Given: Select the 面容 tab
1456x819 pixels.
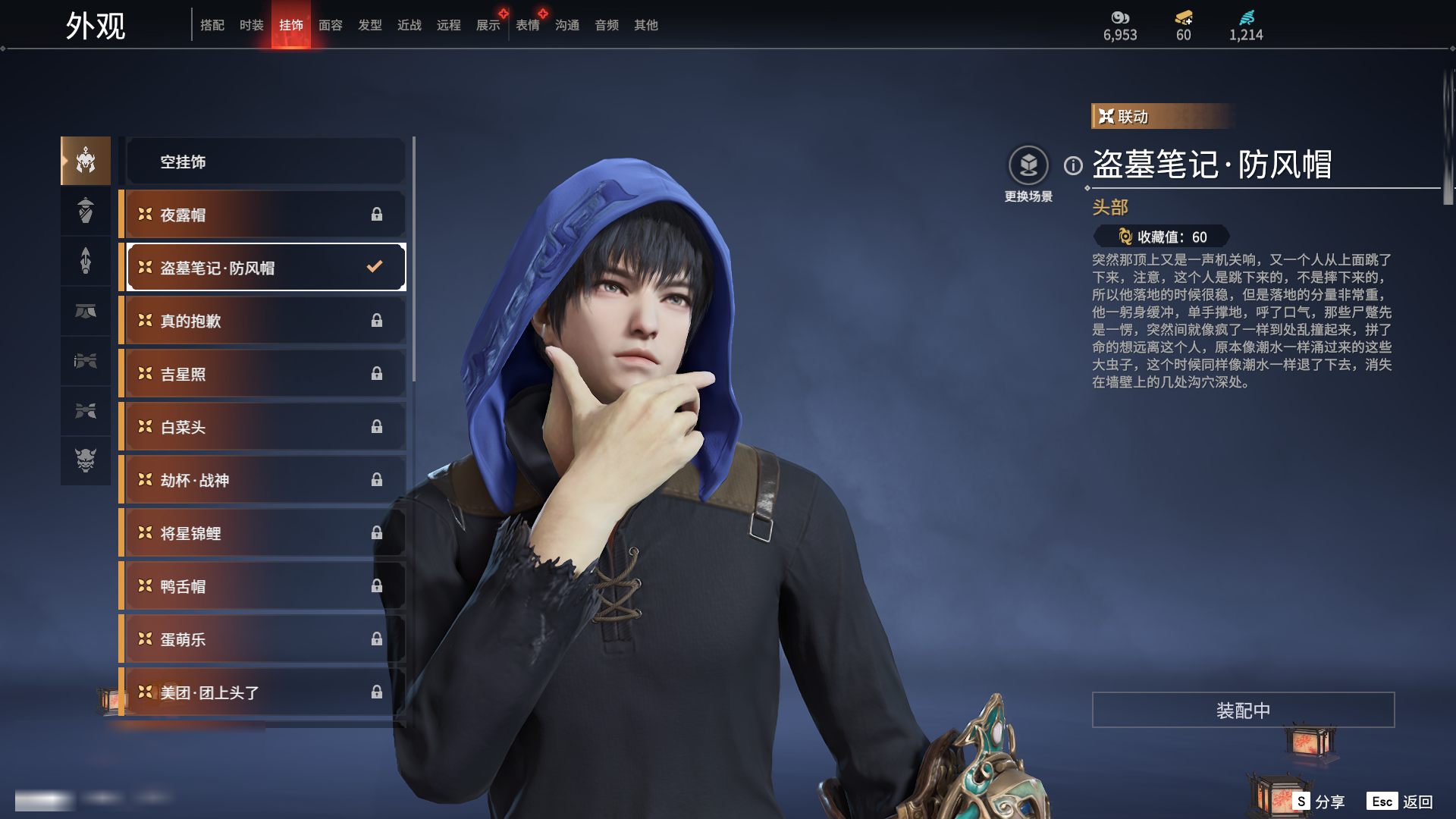Looking at the screenshot, I should 330,25.
